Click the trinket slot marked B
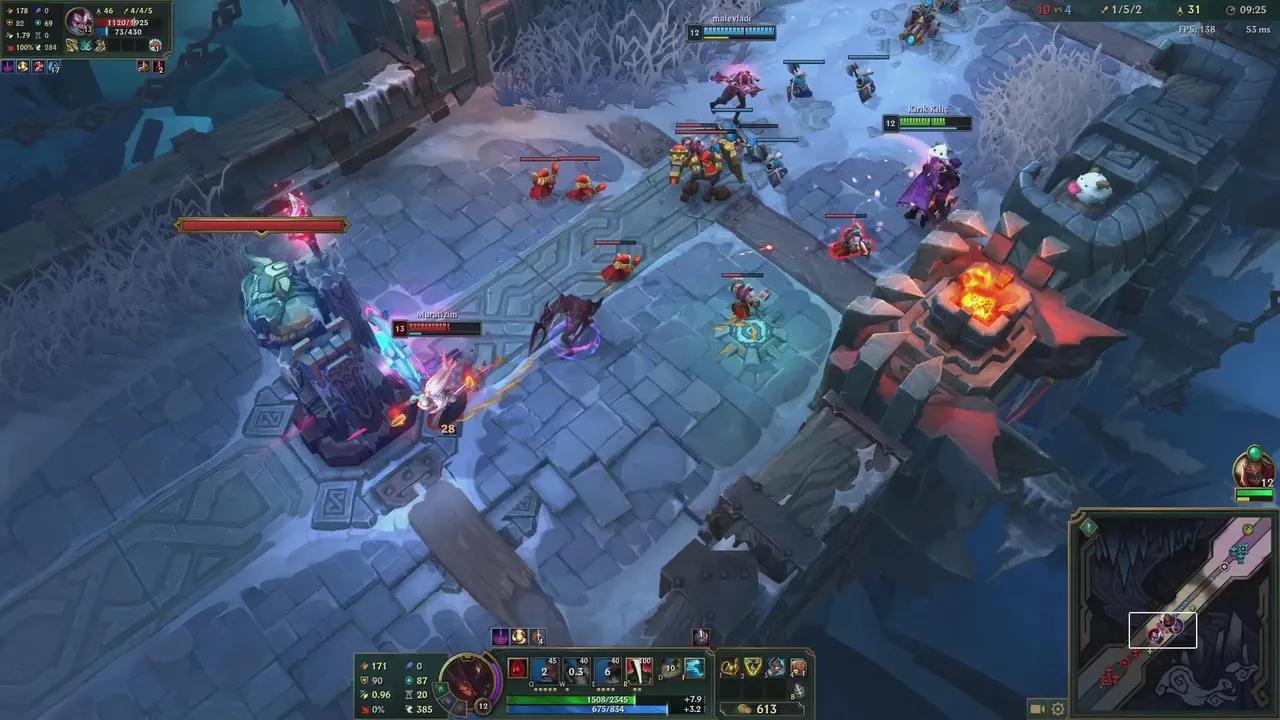 click(800, 688)
